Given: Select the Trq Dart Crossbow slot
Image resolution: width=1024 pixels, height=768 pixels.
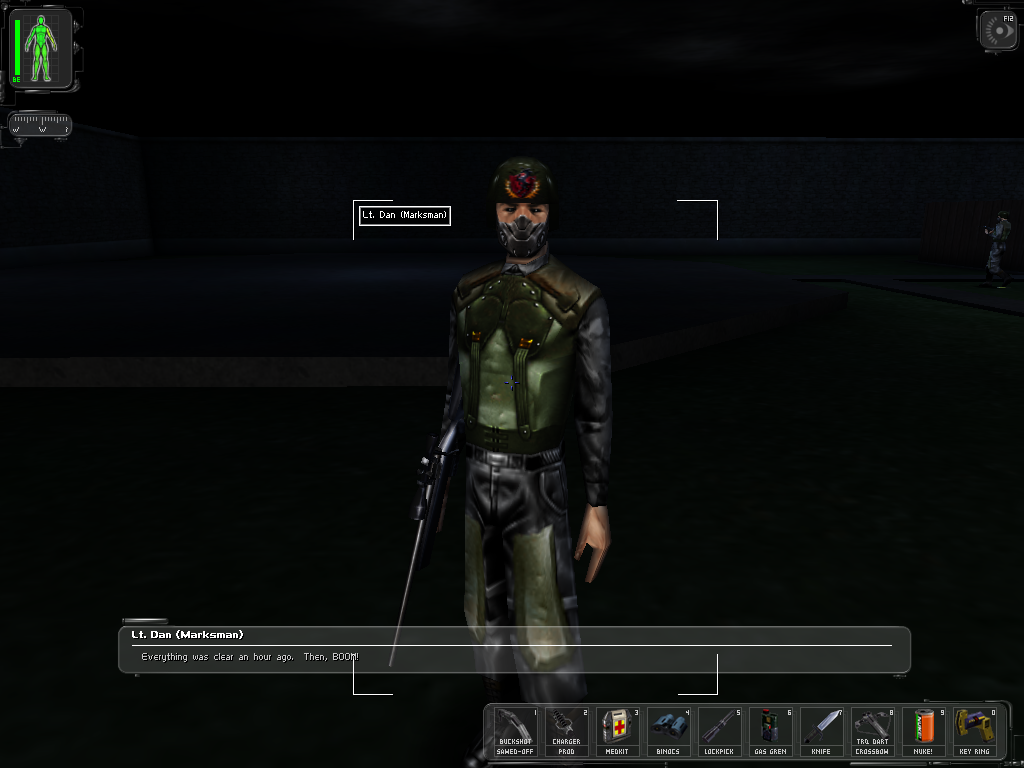Looking at the screenshot, I should click(872, 731).
